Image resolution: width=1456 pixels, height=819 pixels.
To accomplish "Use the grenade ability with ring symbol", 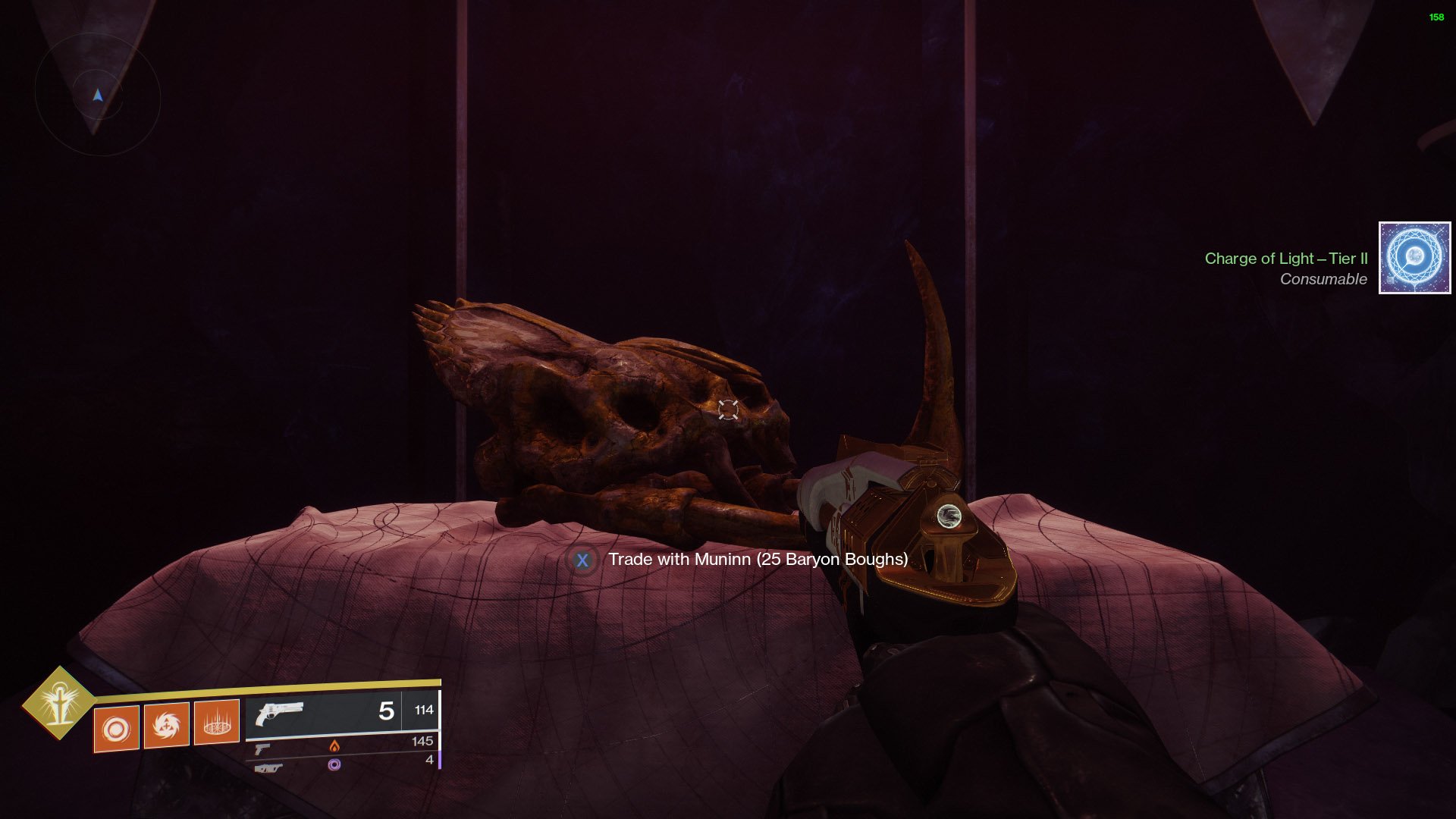I will coord(116,729).
